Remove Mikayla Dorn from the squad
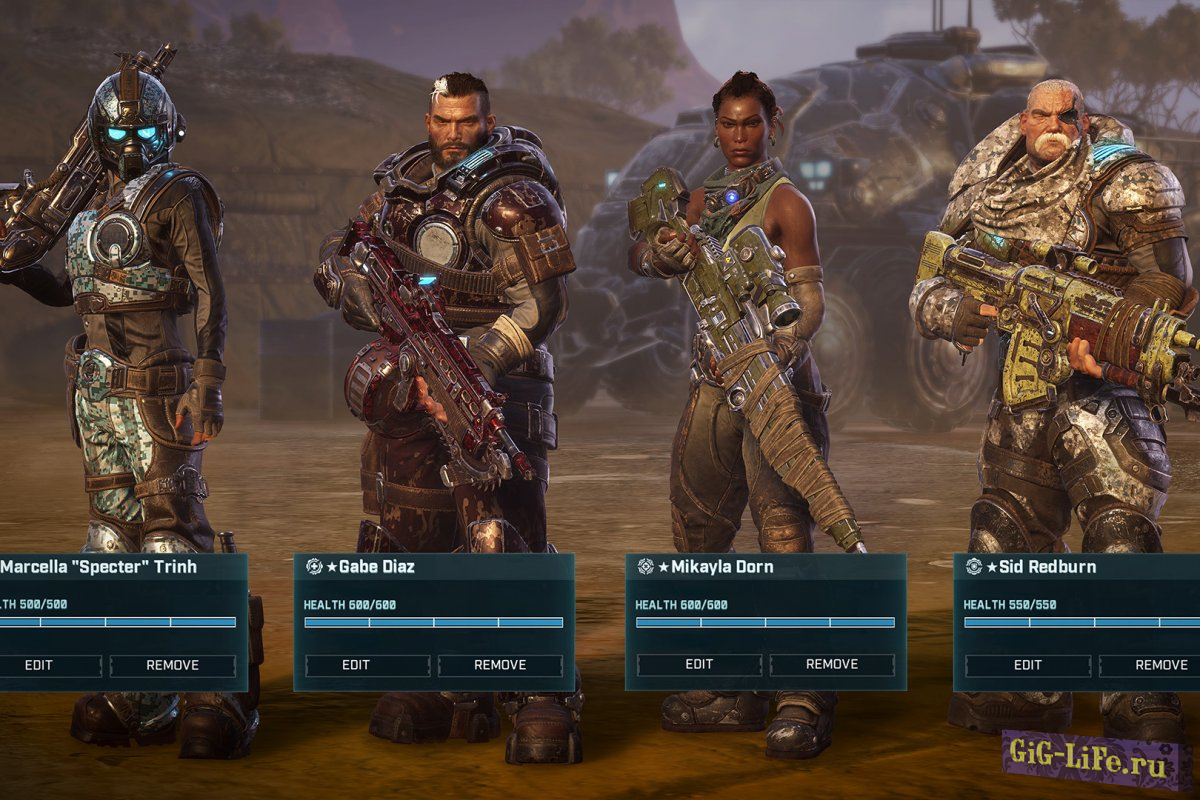The width and height of the screenshot is (1200, 800). pos(832,665)
